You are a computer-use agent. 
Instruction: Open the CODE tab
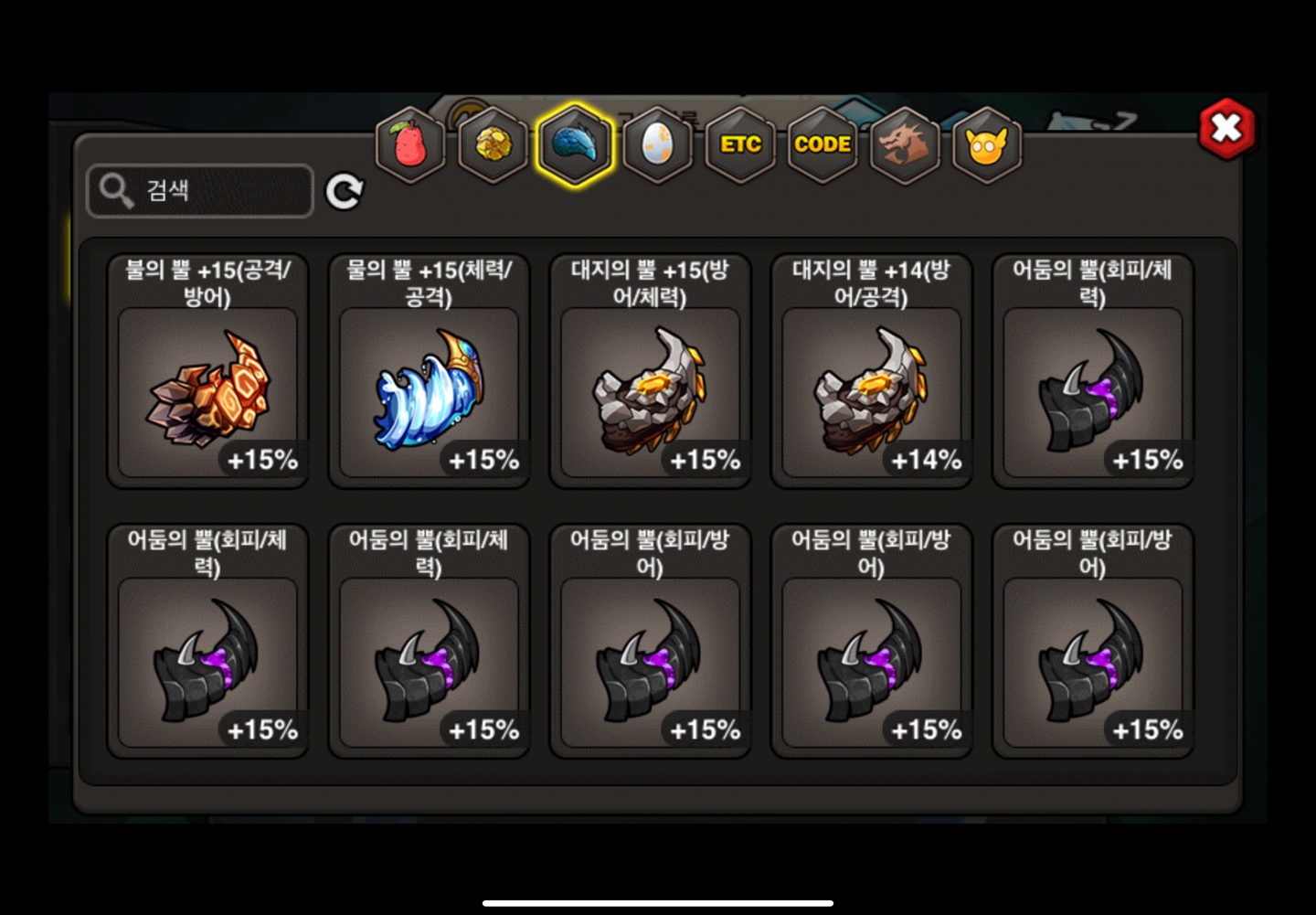coord(822,144)
